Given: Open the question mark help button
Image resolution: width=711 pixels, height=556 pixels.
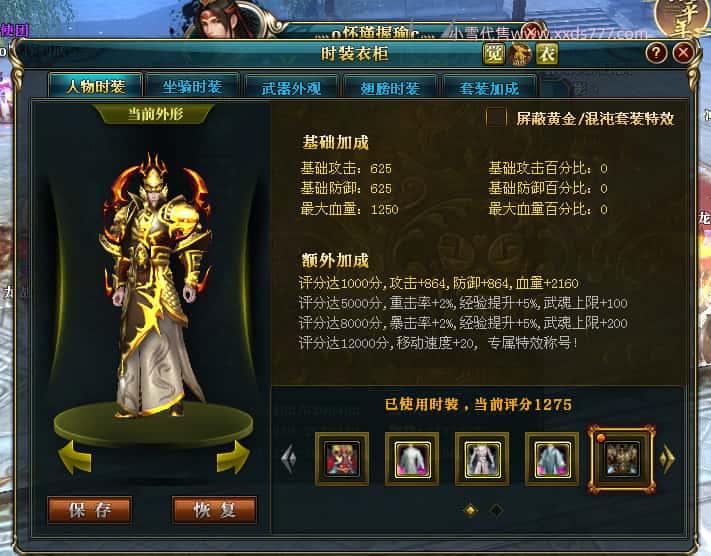Looking at the screenshot, I should coord(656,53).
